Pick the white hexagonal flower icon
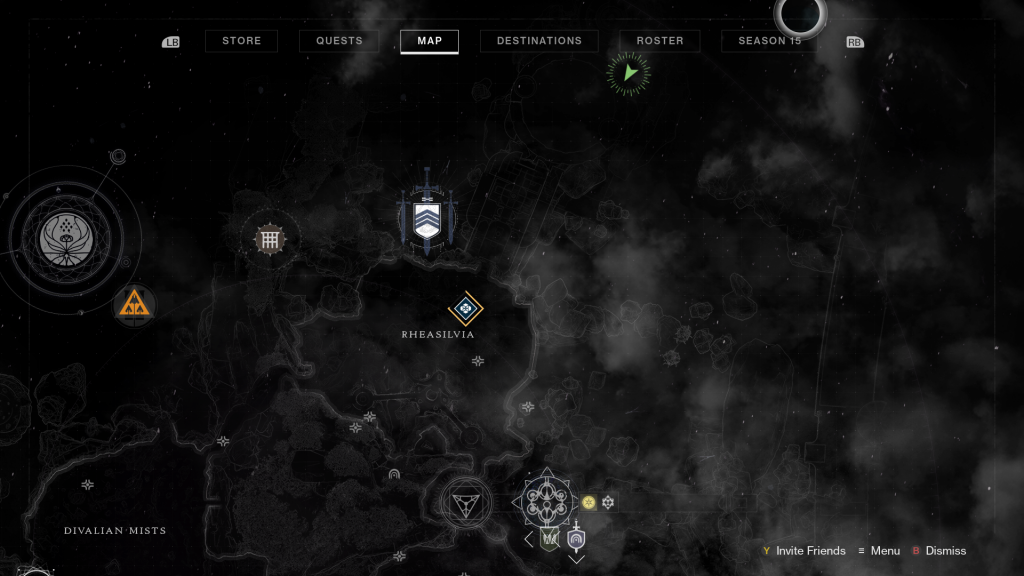The width and height of the screenshot is (1024, 576). coord(607,502)
